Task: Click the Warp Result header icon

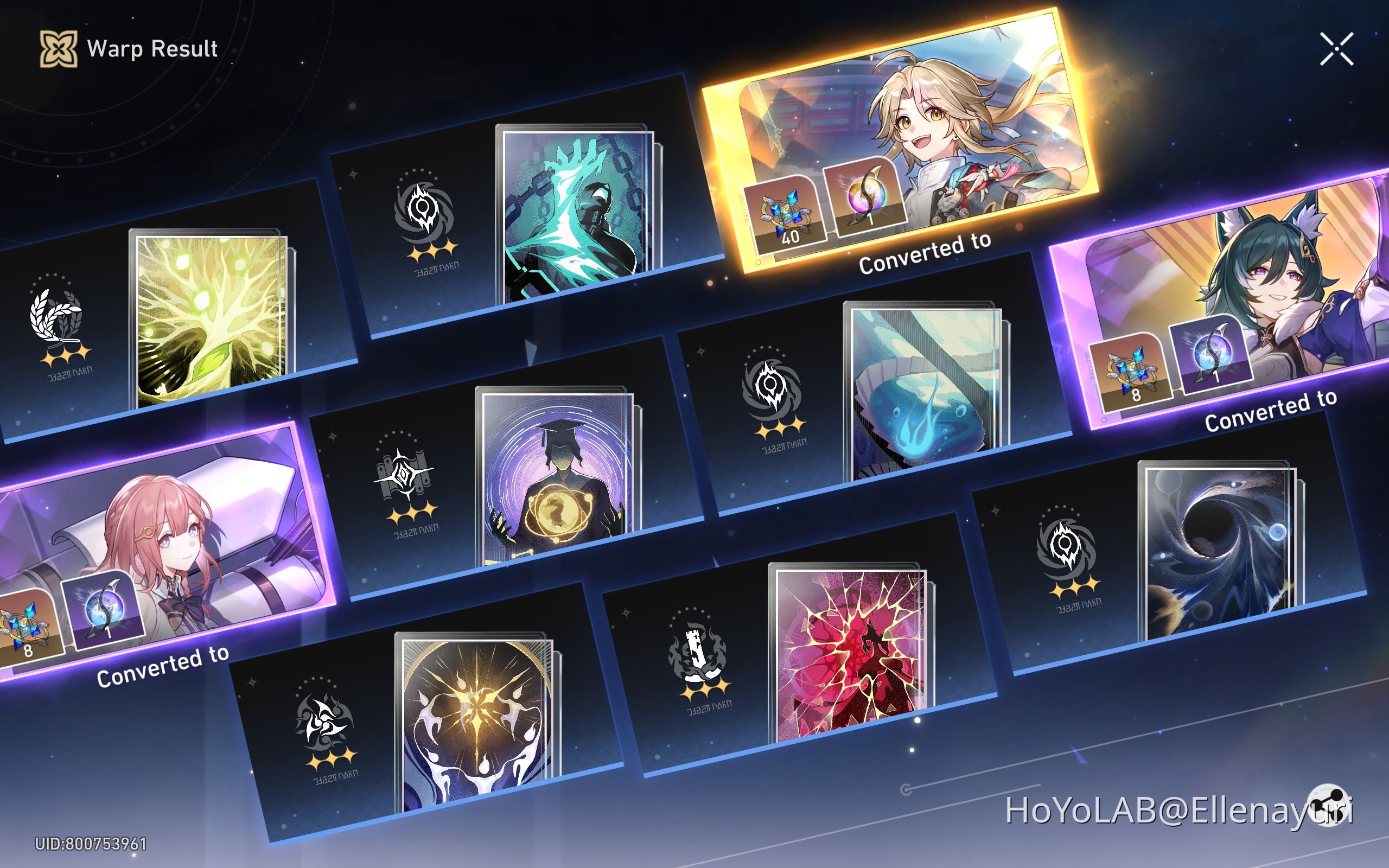Action: pyautogui.click(x=59, y=48)
